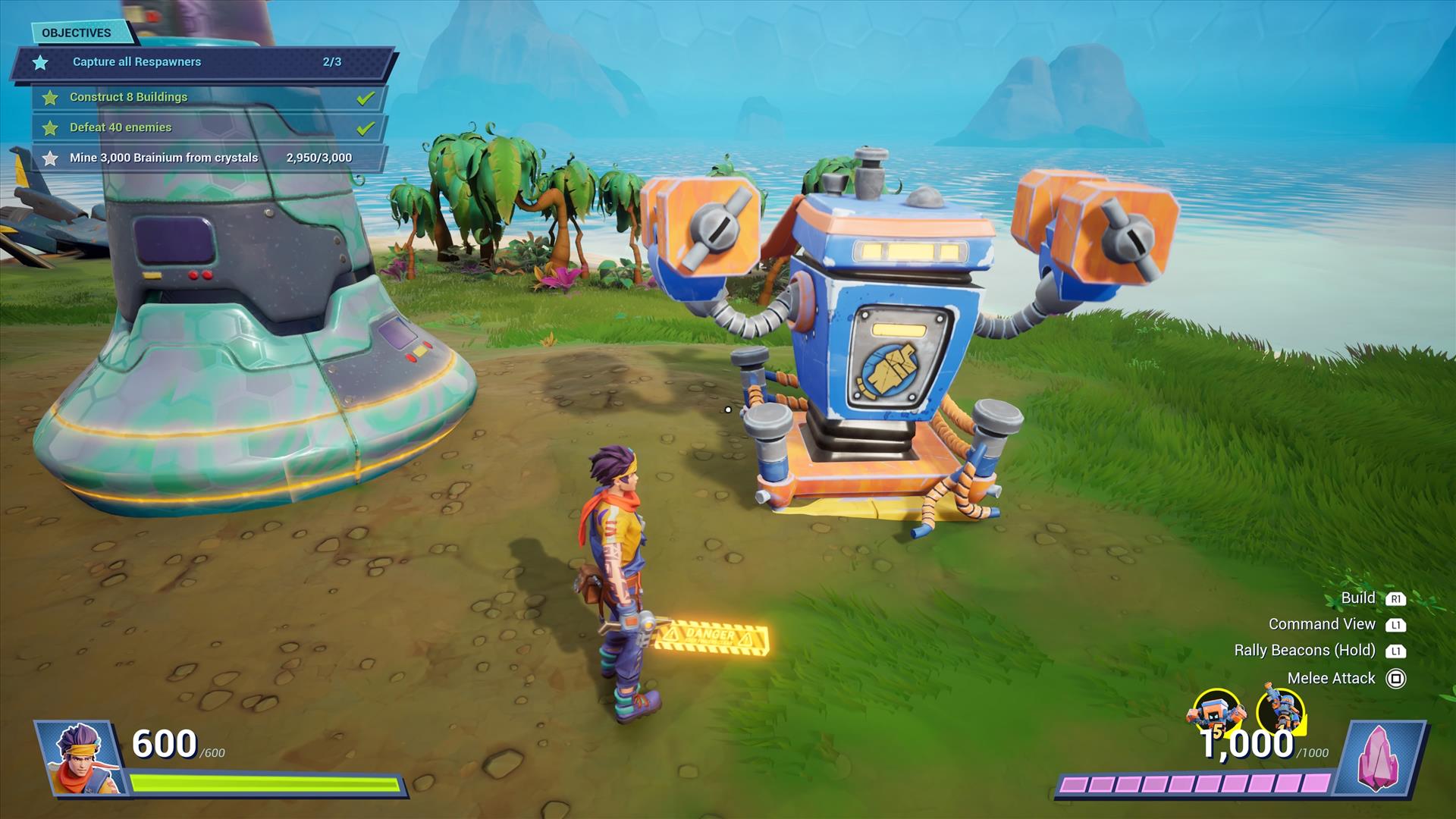Click the hero portrait with the headband
1456x819 pixels.
pyautogui.click(x=80, y=757)
